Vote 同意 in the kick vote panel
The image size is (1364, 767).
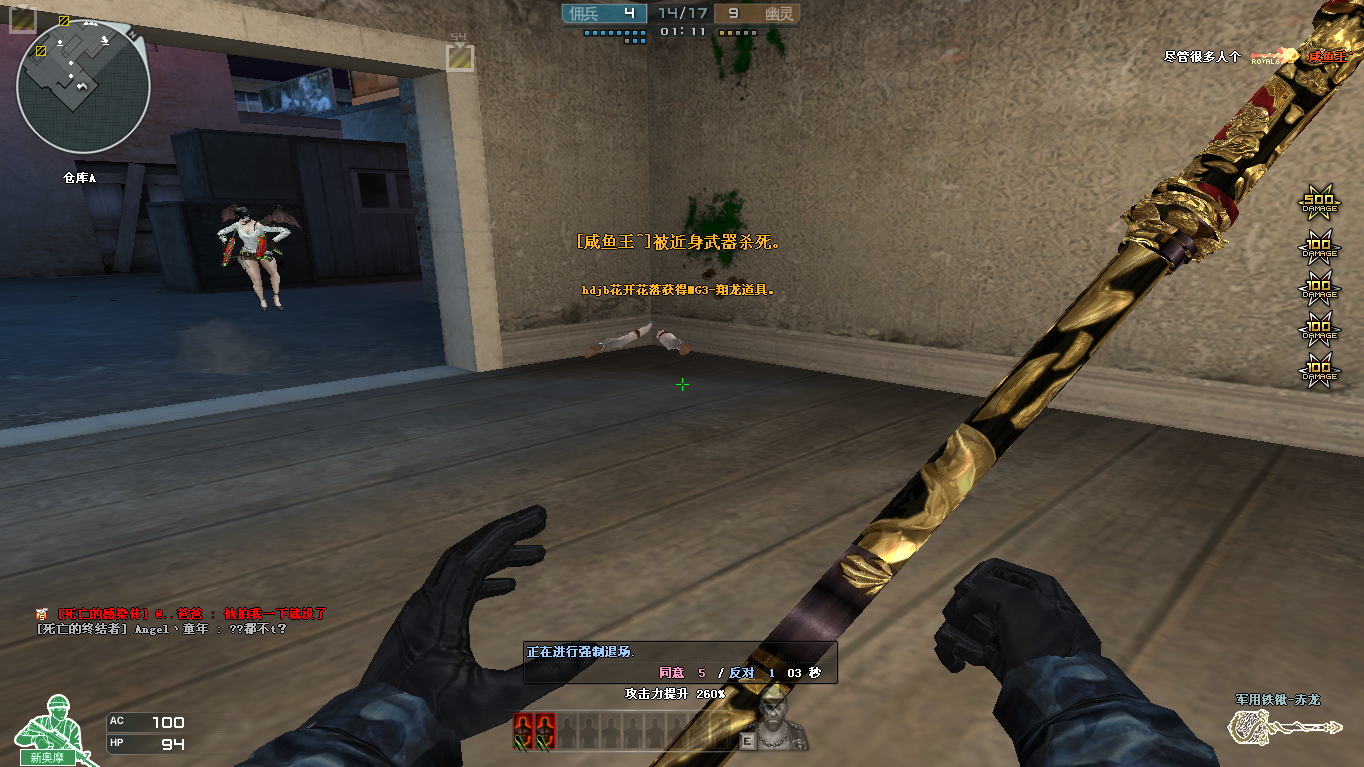pos(671,673)
